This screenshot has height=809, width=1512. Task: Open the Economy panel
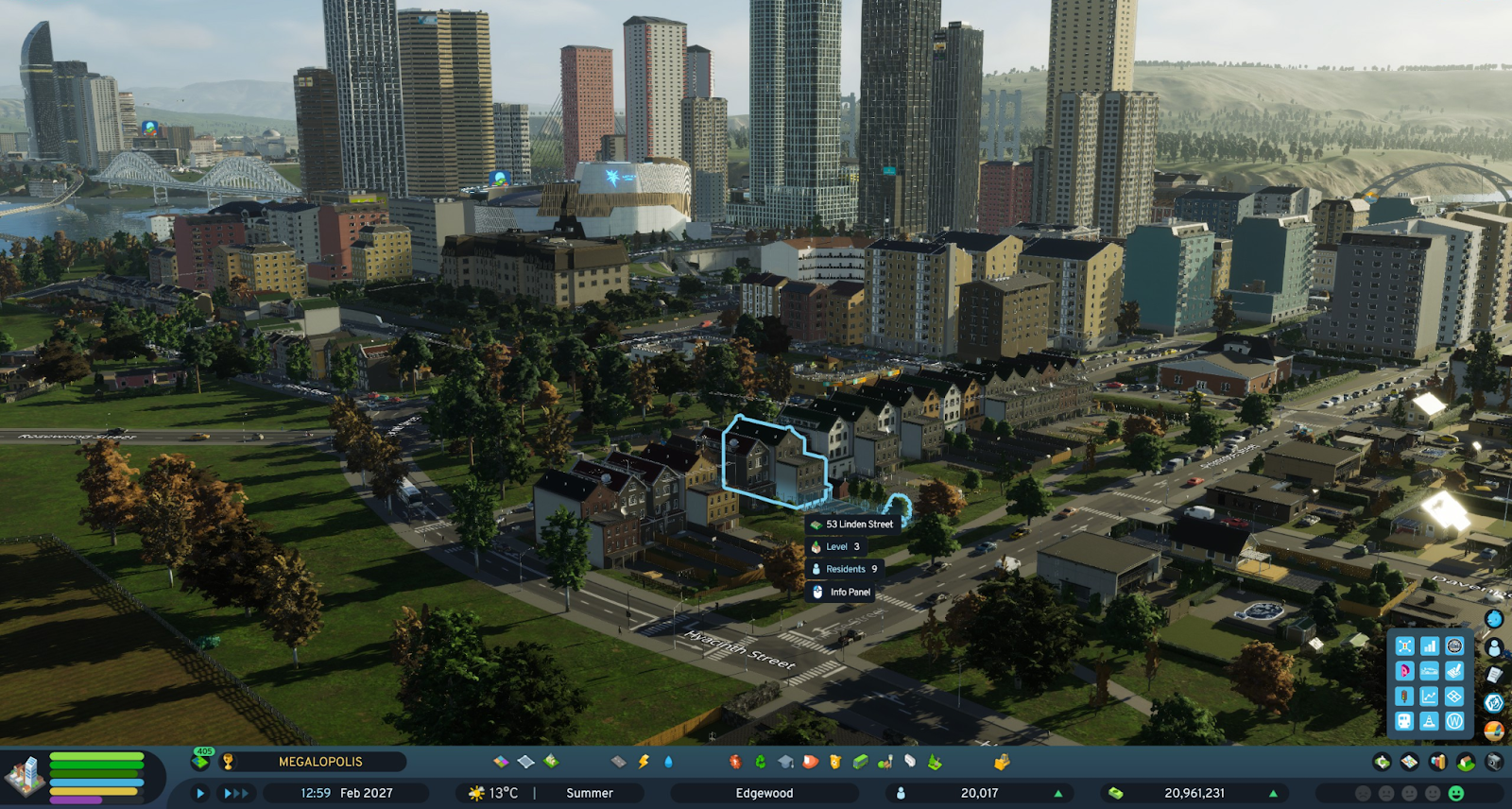(x=1383, y=762)
